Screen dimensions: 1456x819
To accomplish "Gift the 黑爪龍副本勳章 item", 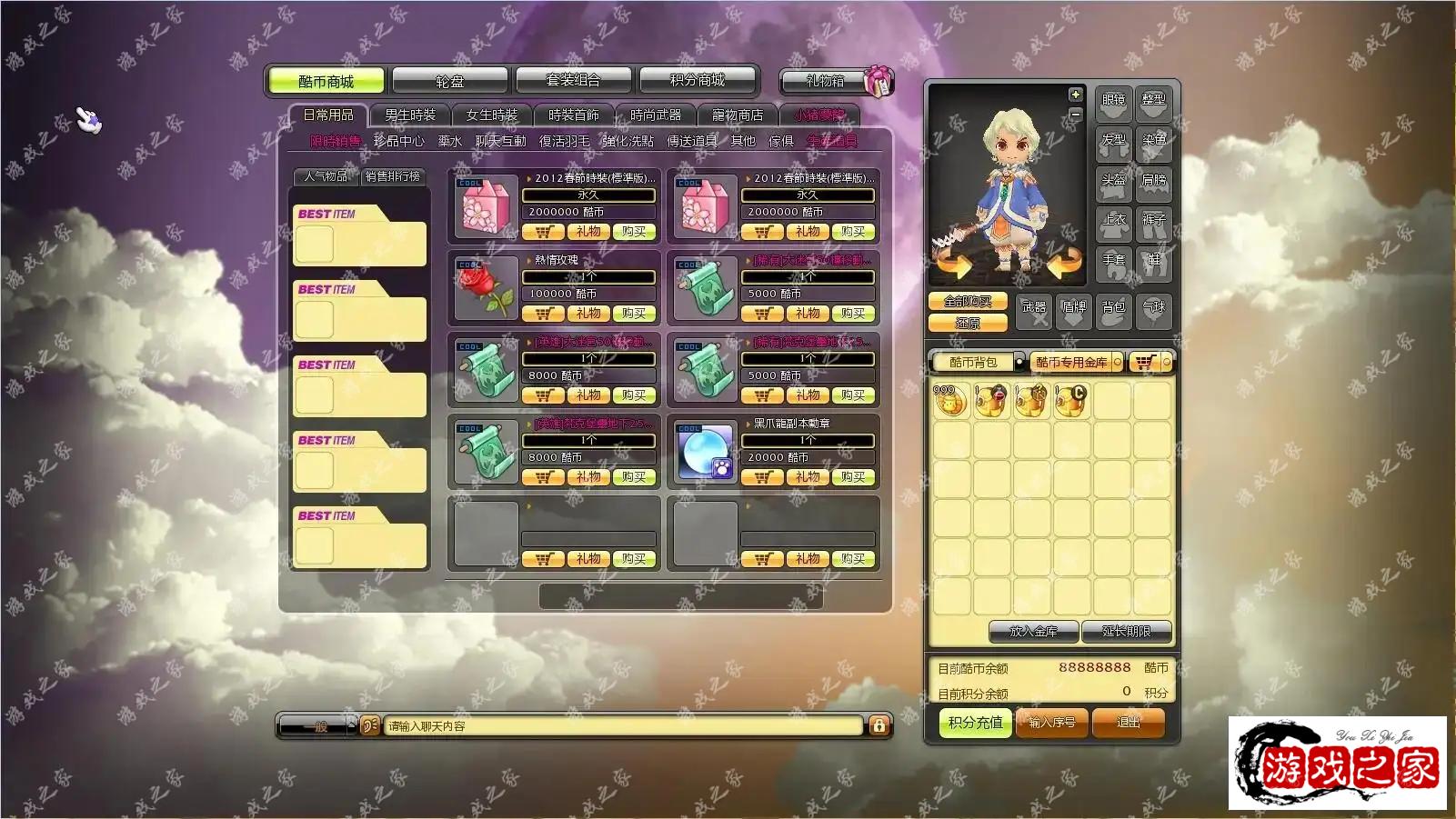I will pyautogui.click(x=807, y=477).
